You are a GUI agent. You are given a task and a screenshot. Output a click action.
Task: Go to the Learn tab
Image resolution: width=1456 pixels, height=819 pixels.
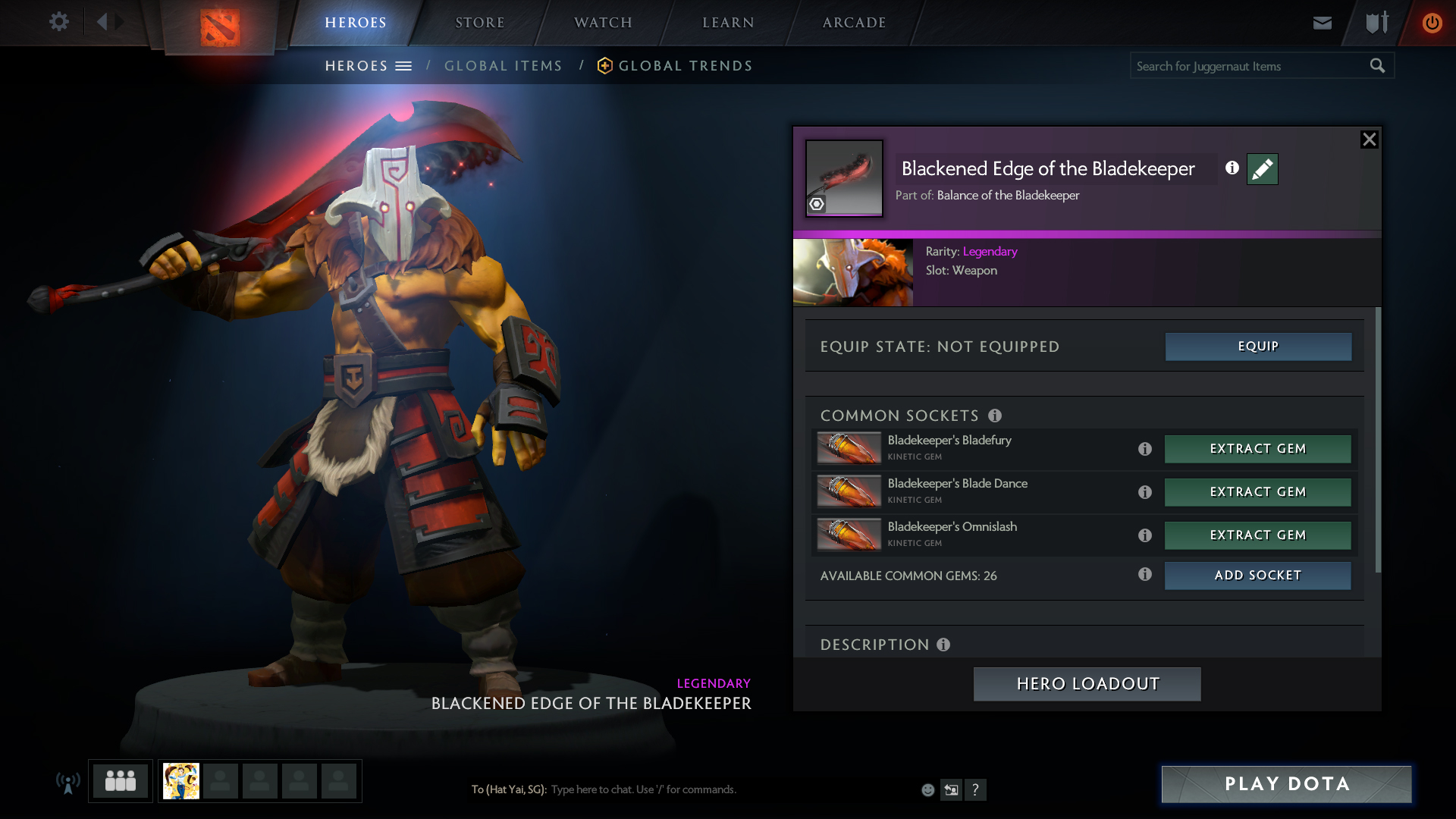pos(728,23)
